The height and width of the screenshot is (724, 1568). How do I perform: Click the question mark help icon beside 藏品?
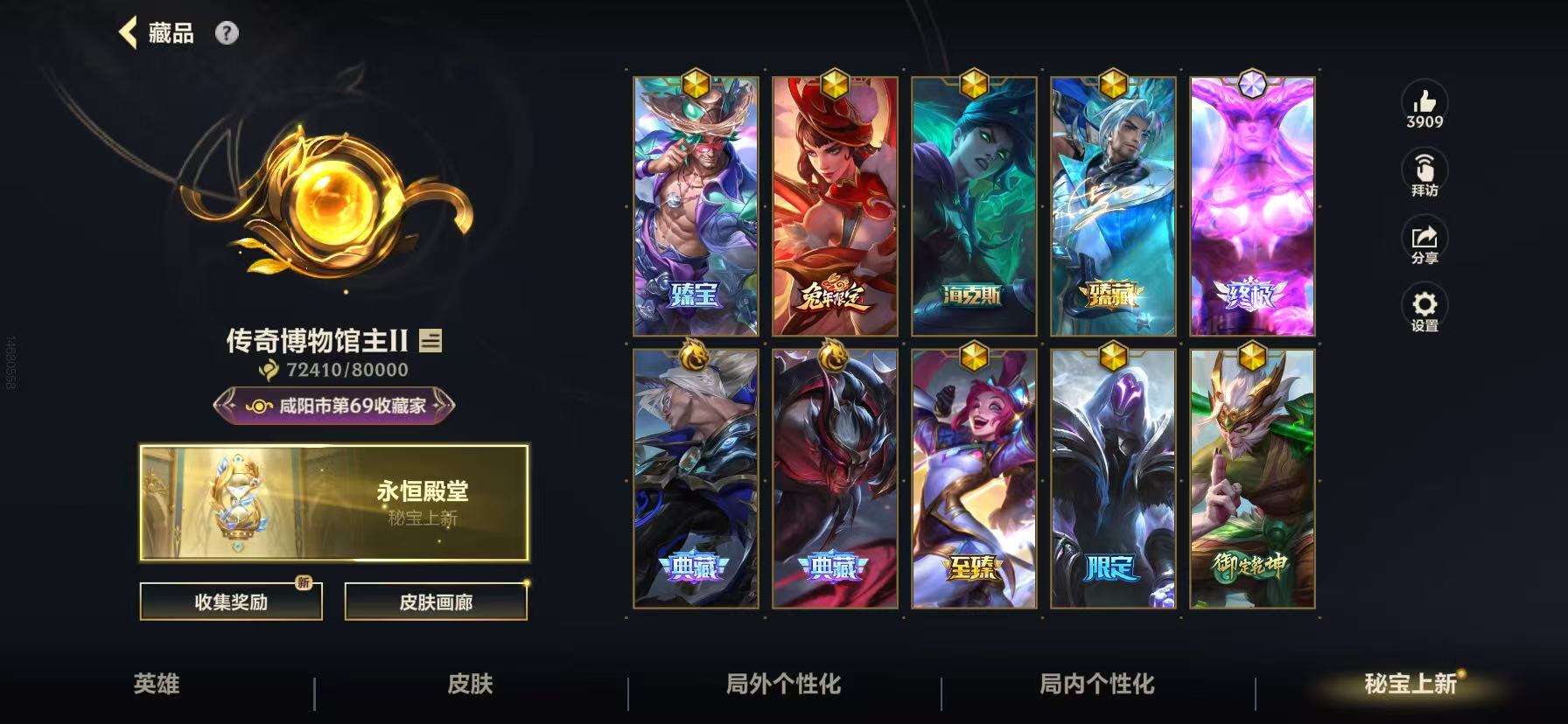click(x=227, y=33)
